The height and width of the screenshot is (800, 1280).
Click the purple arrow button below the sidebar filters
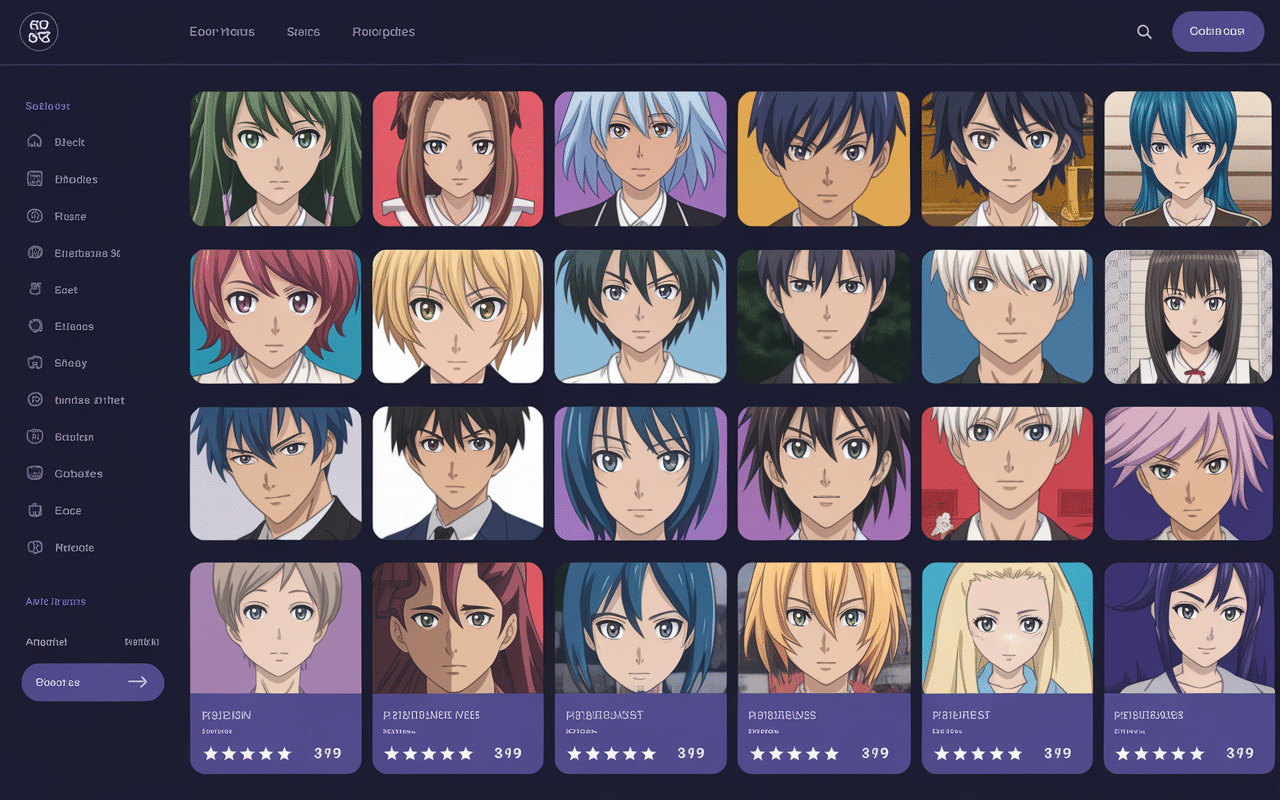[x=92, y=681]
